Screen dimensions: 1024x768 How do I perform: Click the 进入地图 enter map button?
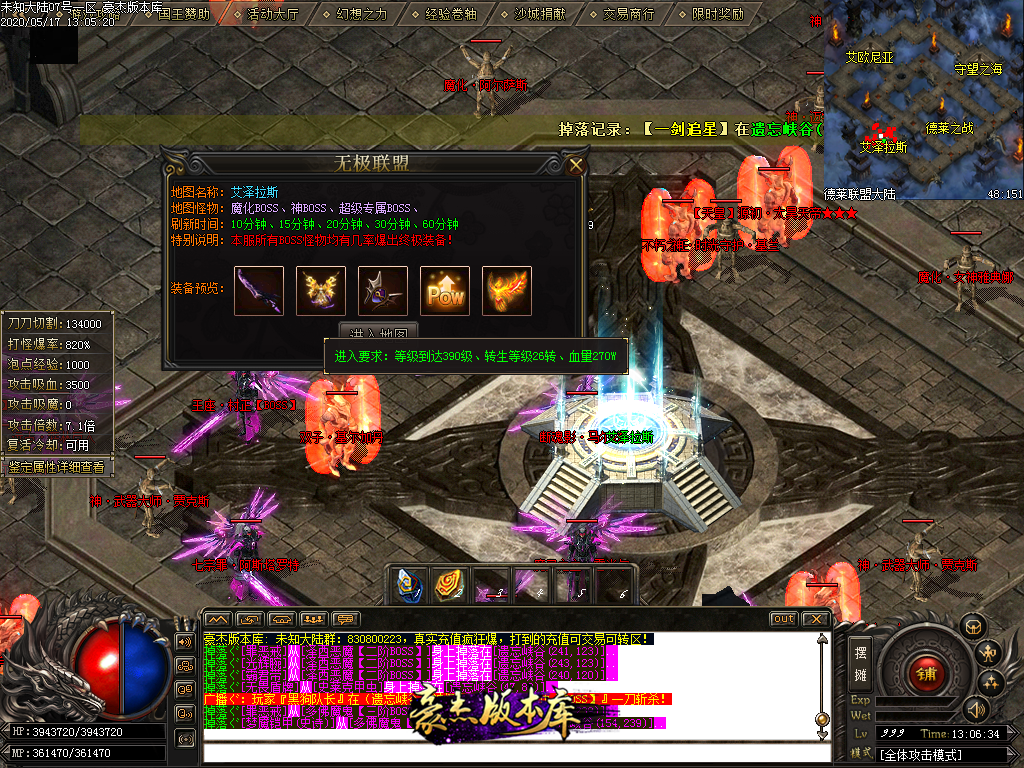tap(378, 332)
